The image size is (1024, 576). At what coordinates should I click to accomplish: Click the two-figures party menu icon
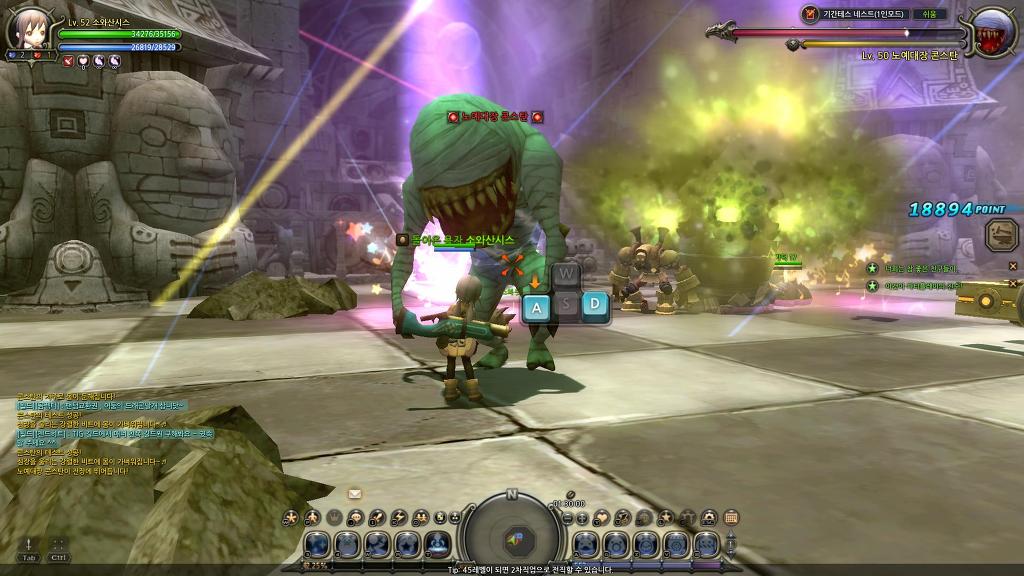tap(420, 517)
